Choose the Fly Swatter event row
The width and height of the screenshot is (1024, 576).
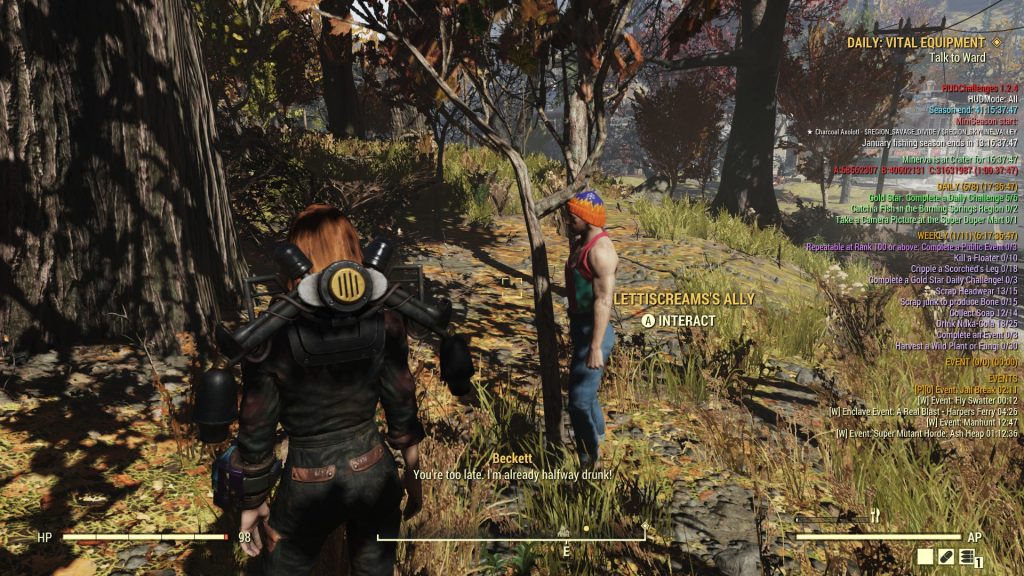pos(966,400)
